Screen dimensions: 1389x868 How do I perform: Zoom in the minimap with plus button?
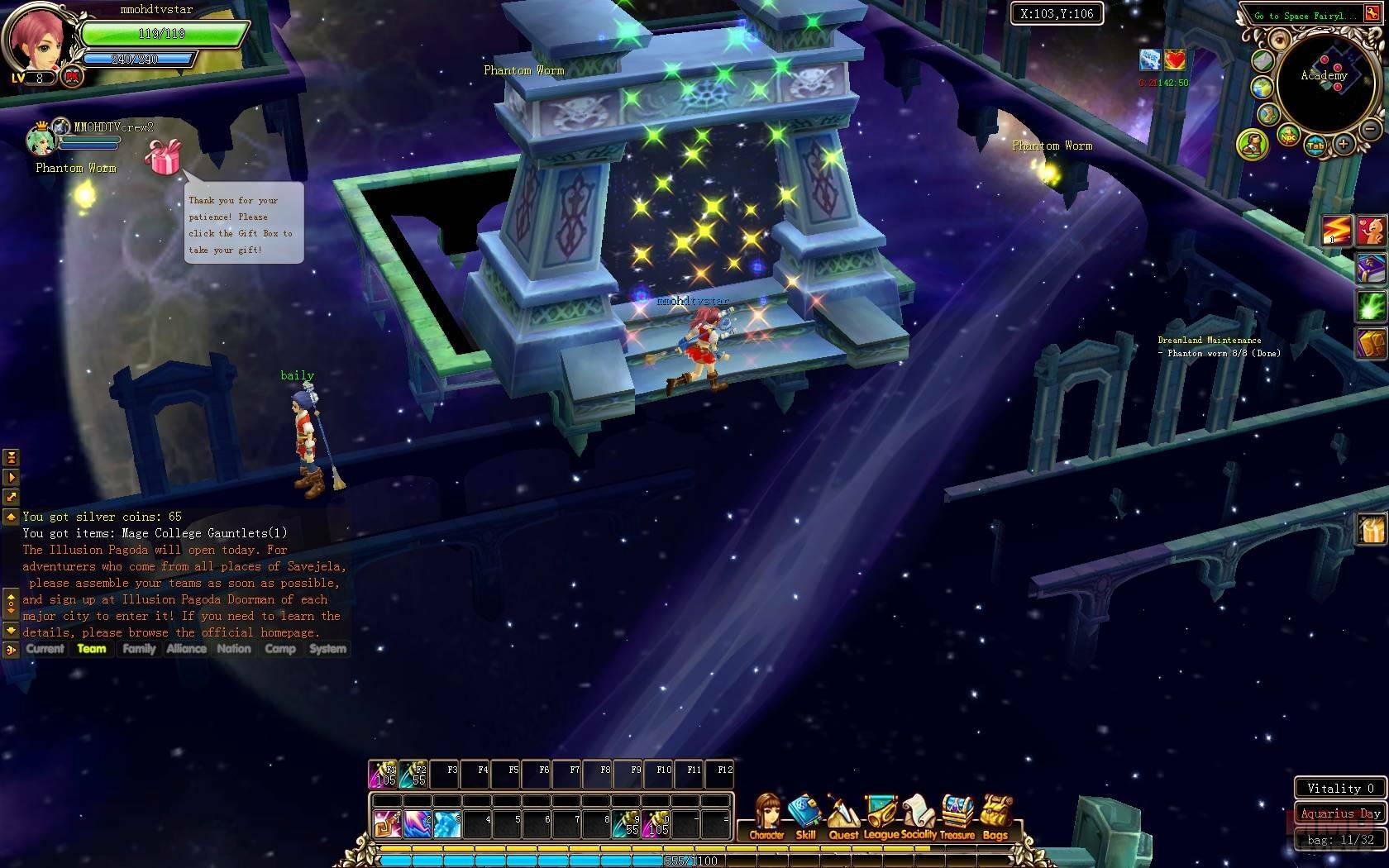[1344, 145]
